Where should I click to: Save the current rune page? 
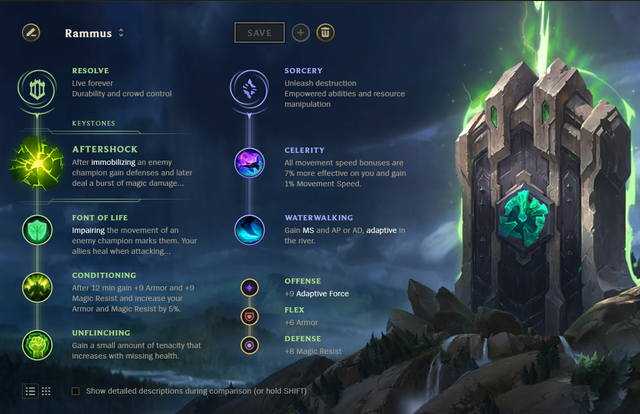tap(259, 32)
